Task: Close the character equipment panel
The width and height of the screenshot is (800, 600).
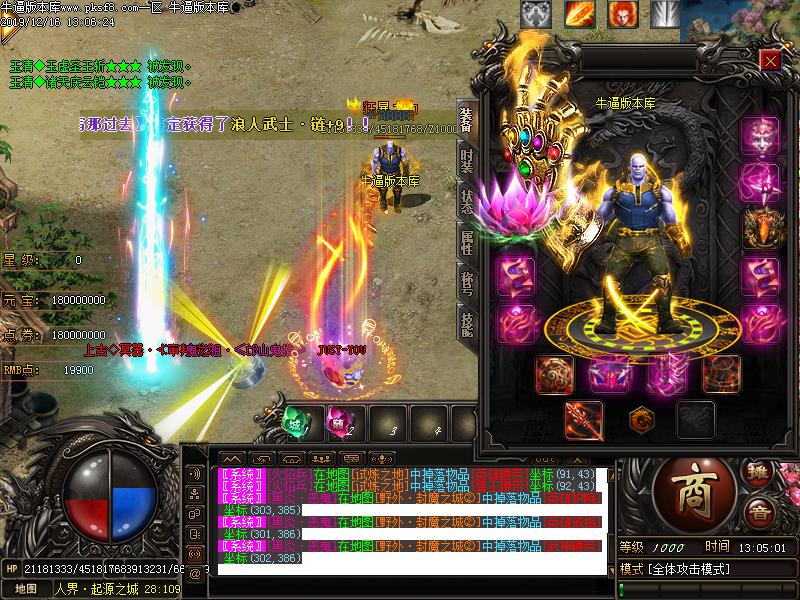Action: tap(769, 60)
